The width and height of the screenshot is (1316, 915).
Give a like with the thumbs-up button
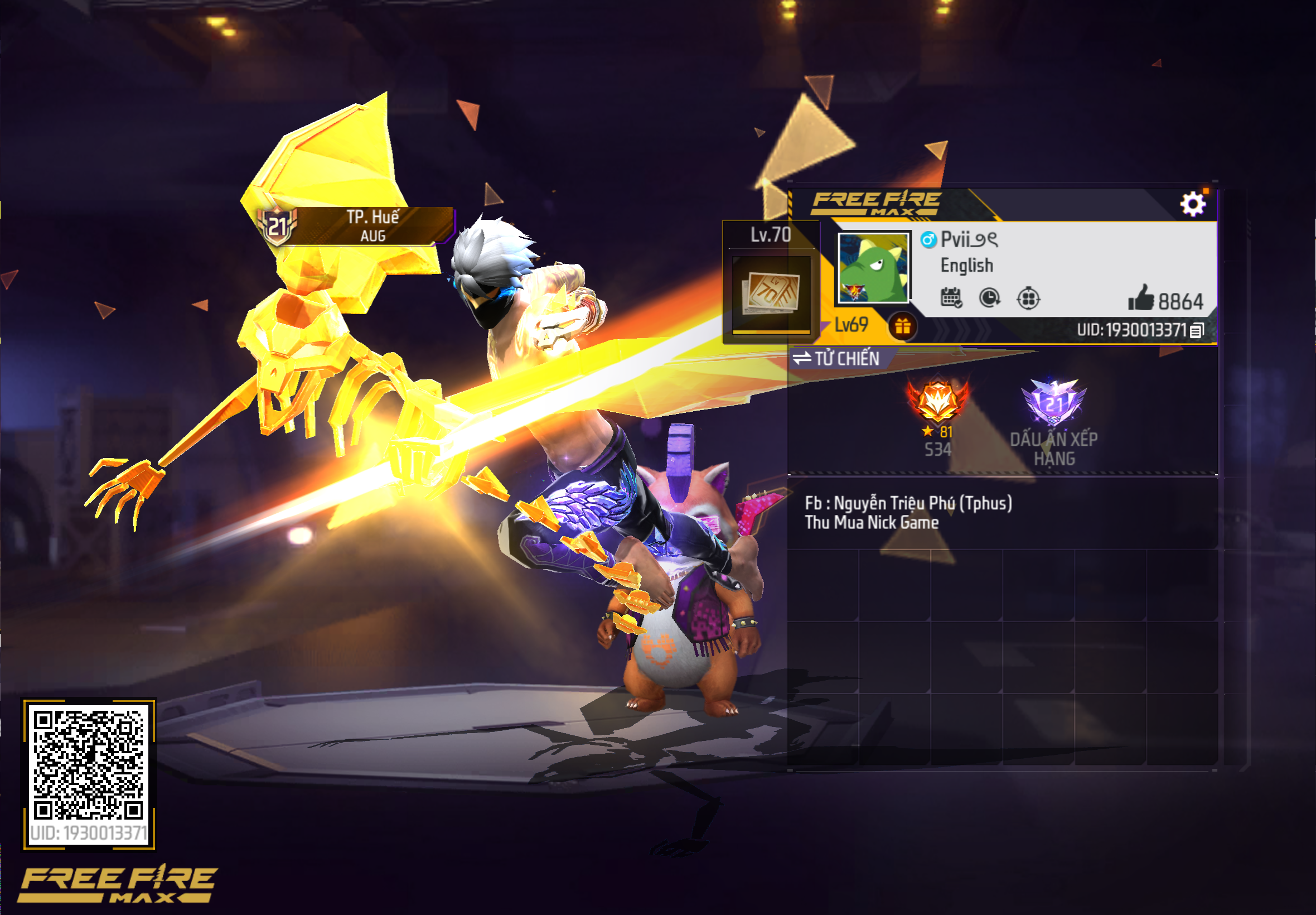pyautogui.click(x=1141, y=298)
